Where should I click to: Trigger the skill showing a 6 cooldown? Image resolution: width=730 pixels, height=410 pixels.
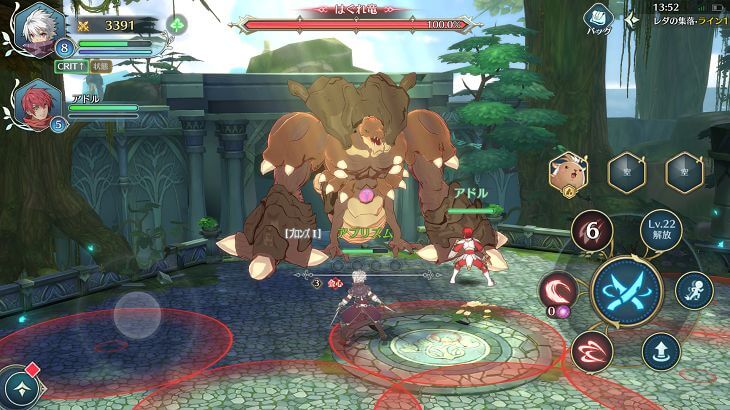pyautogui.click(x=592, y=232)
